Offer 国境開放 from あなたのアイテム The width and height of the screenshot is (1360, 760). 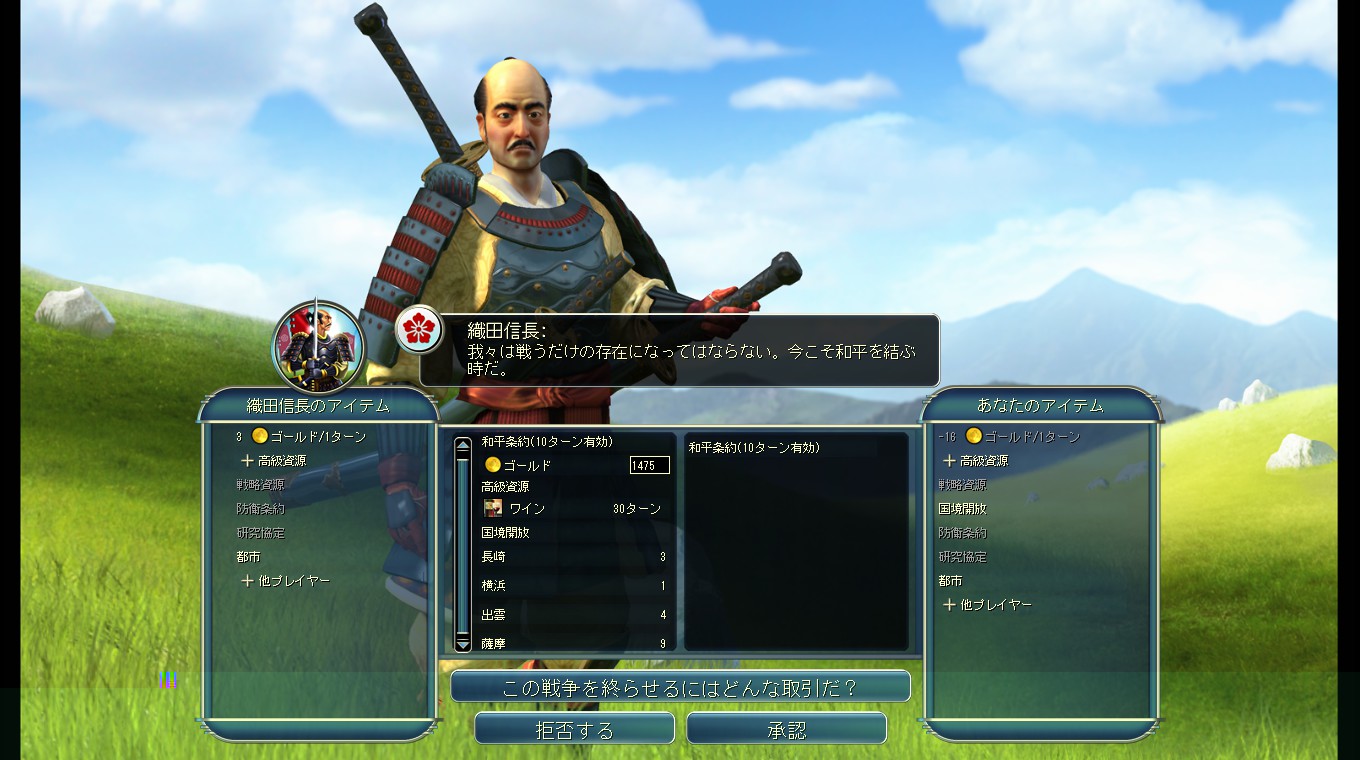[962, 509]
